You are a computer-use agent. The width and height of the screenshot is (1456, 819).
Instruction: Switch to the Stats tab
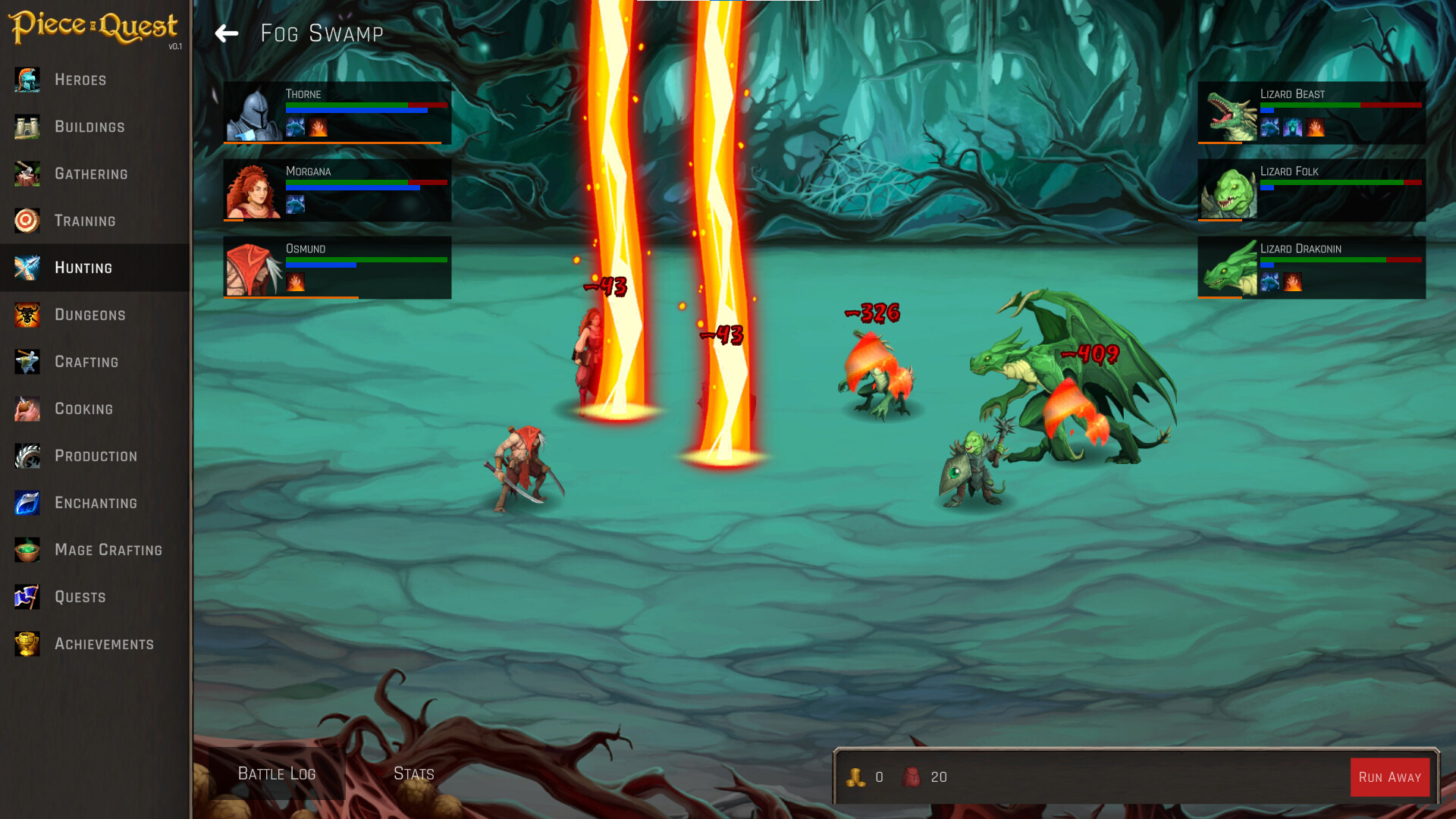[413, 773]
